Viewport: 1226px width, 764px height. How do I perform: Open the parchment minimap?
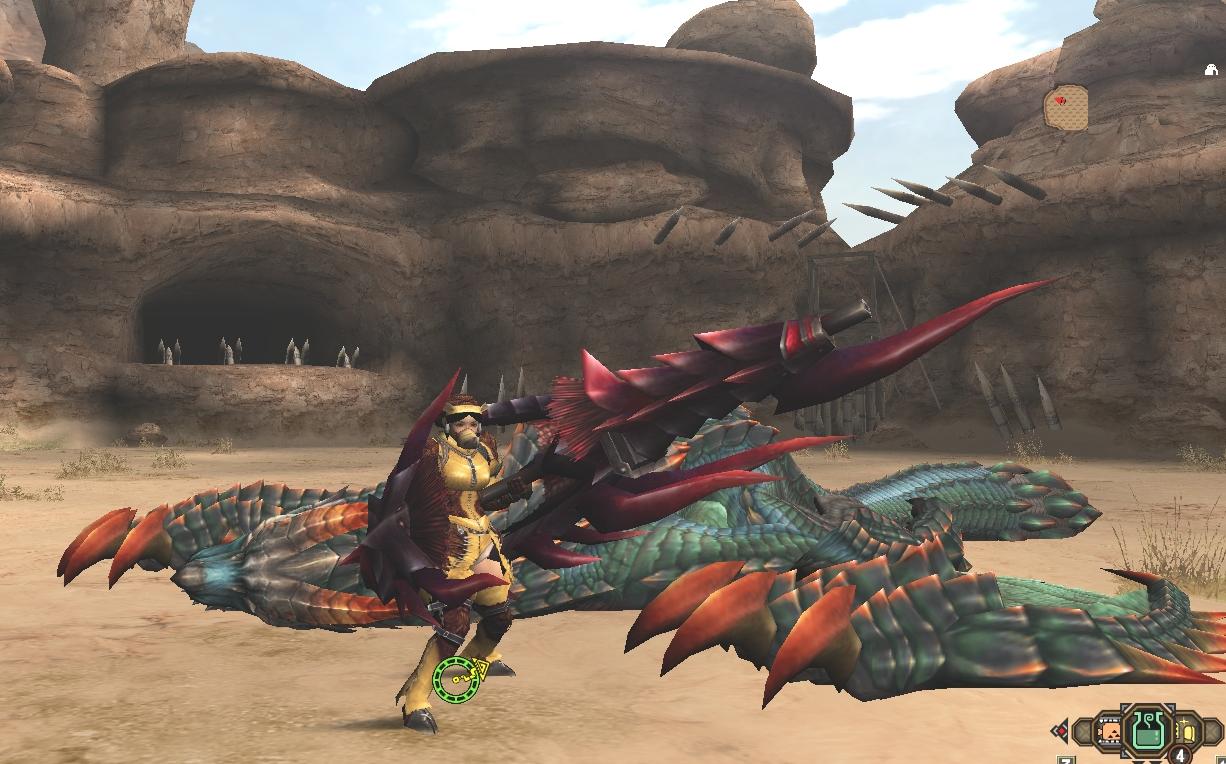pos(1066,108)
